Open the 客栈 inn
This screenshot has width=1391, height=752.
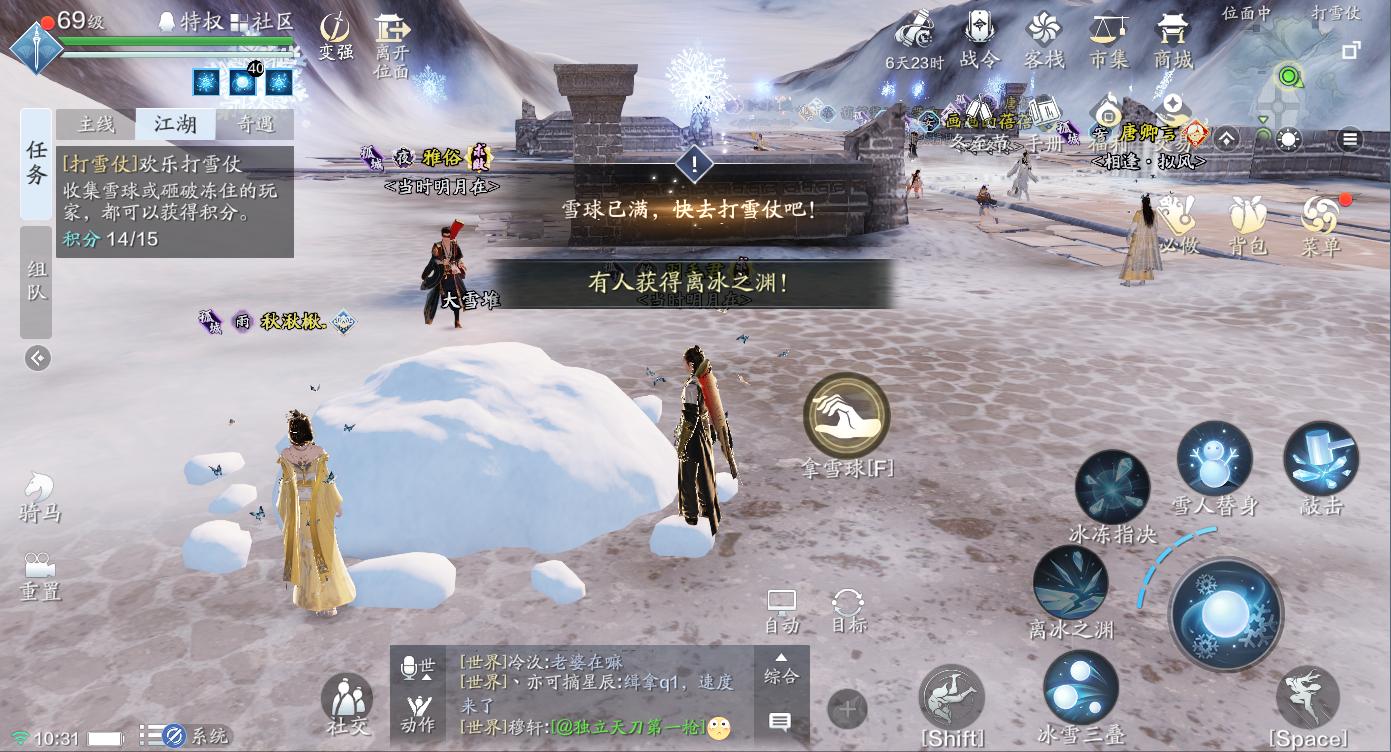click(x=1042, y=40)
